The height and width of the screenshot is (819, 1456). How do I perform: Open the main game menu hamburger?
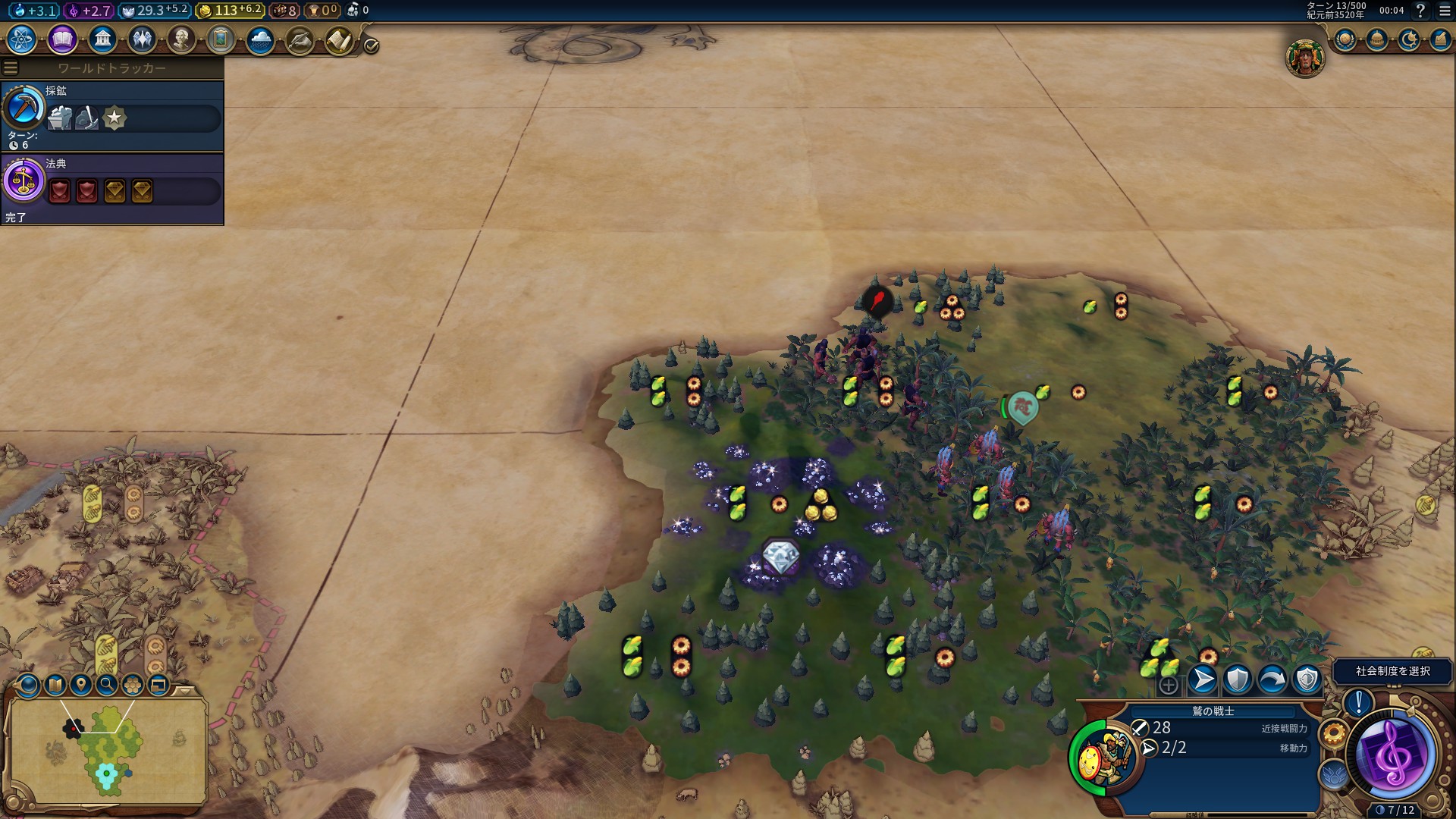pos(1445,11)
